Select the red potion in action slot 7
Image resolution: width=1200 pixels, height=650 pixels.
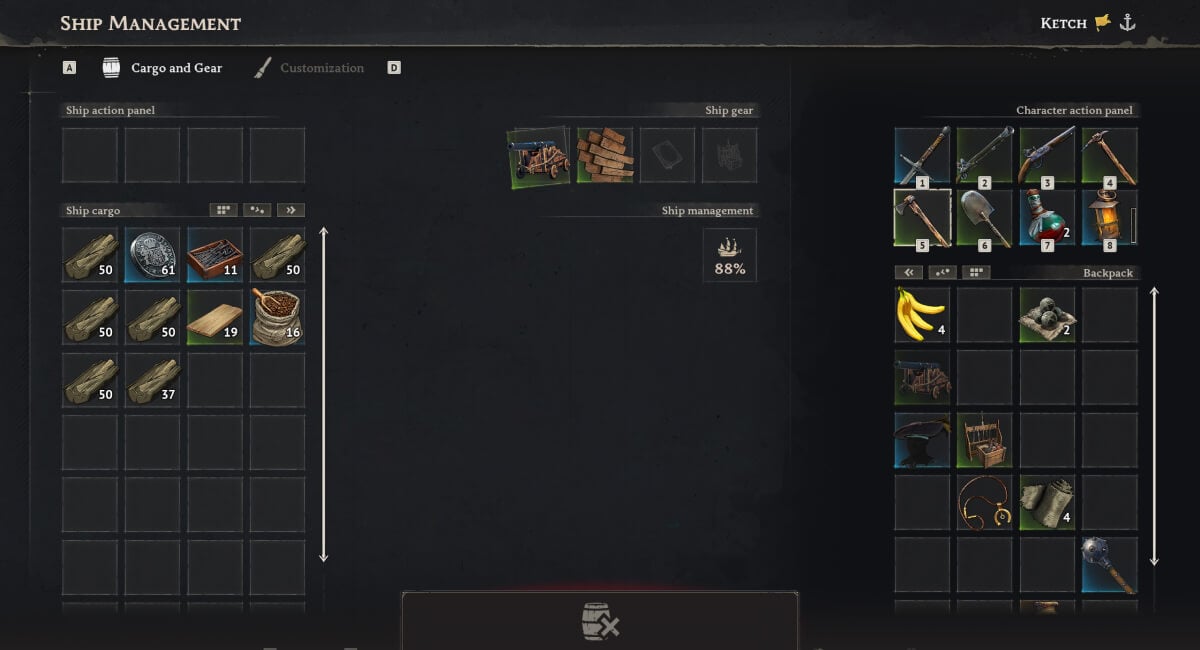click(1047, 217)
